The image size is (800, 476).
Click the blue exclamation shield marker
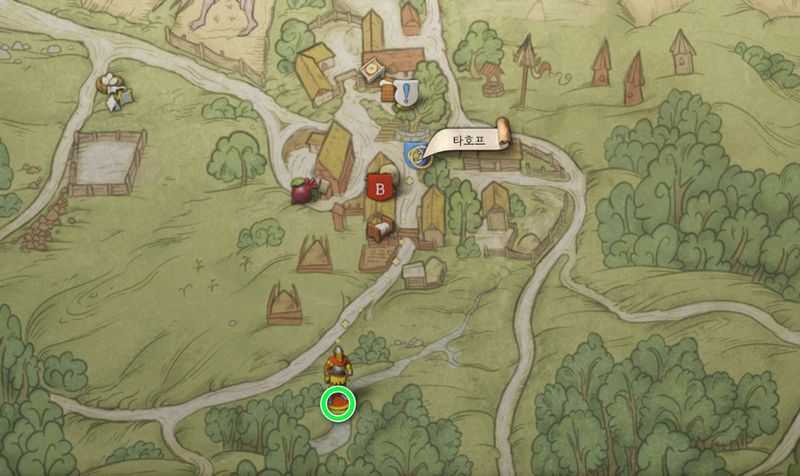pyautogui.click(x=408, y=93)
